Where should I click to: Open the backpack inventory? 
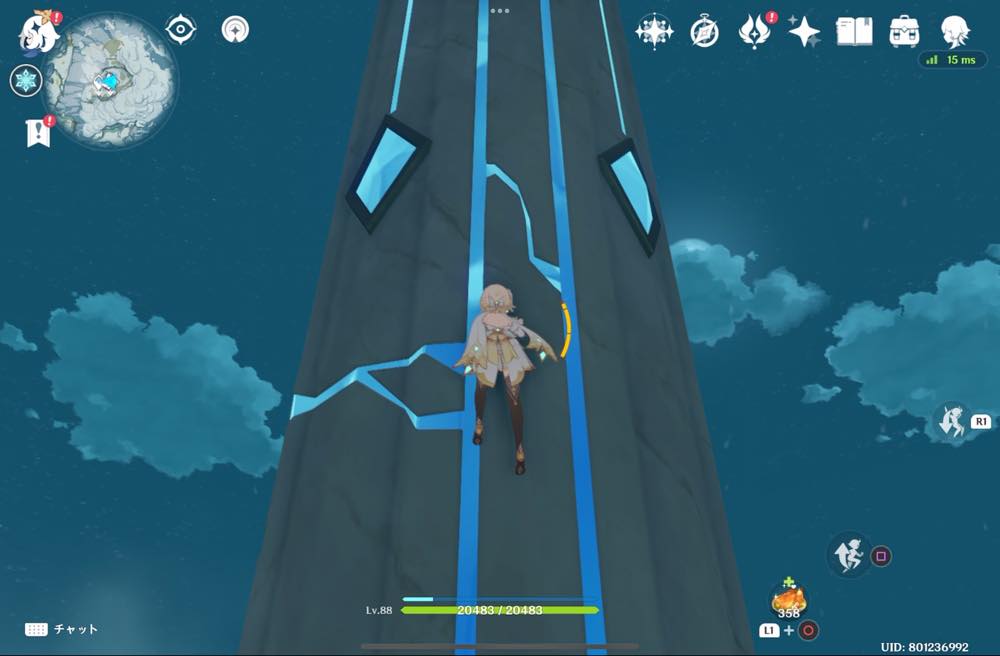tap(904, 32)
